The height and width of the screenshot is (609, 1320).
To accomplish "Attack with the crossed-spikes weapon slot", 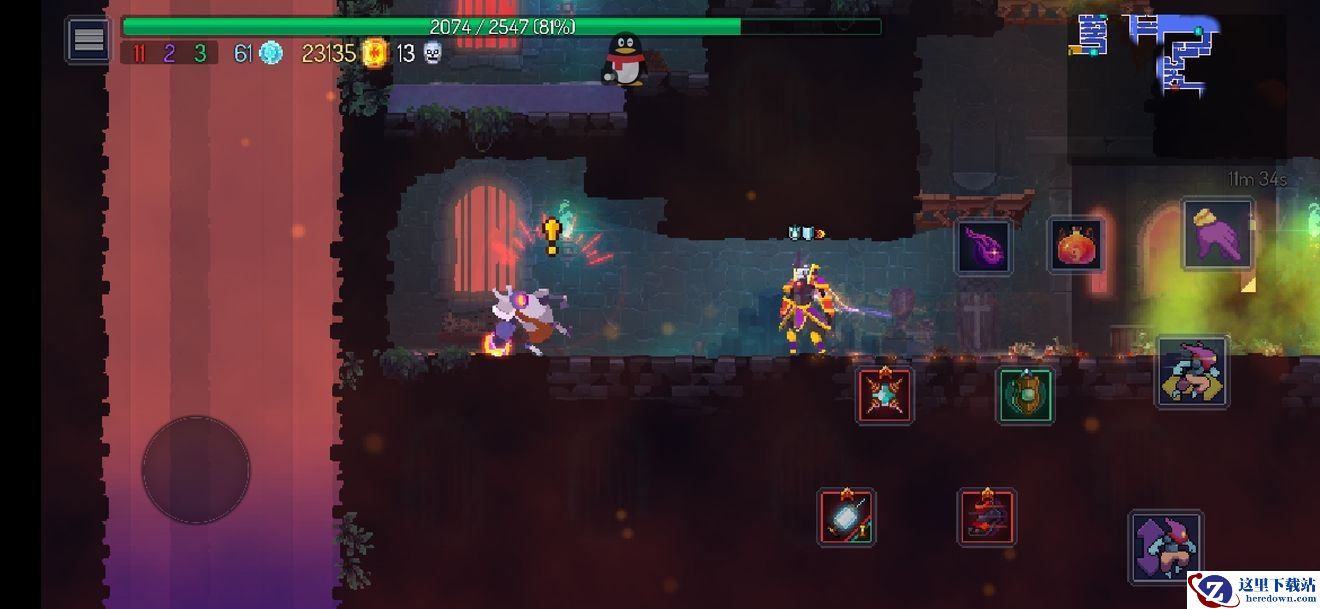I will click(885, 395).
